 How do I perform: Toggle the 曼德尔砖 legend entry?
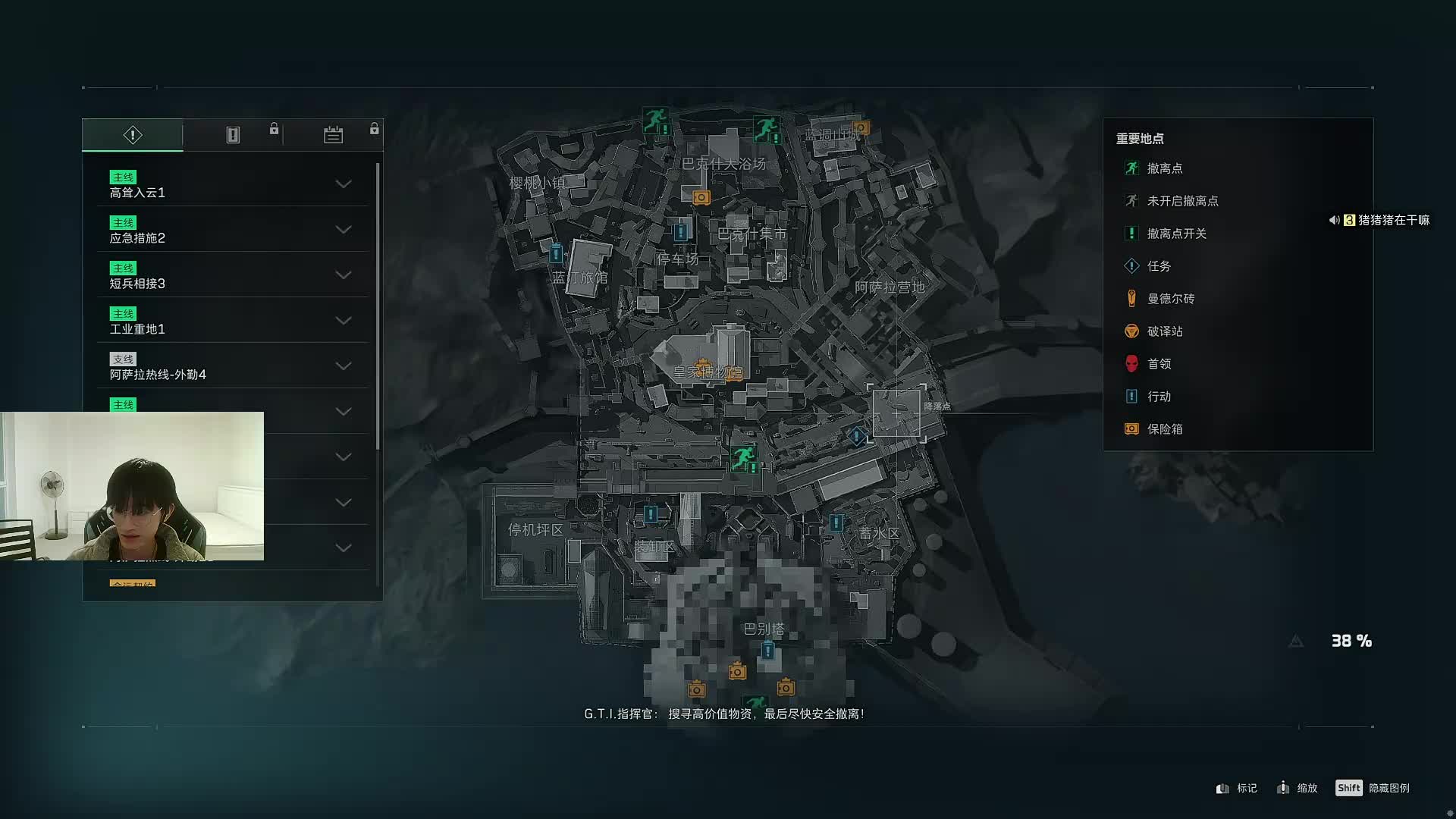tap(1170, 299)
